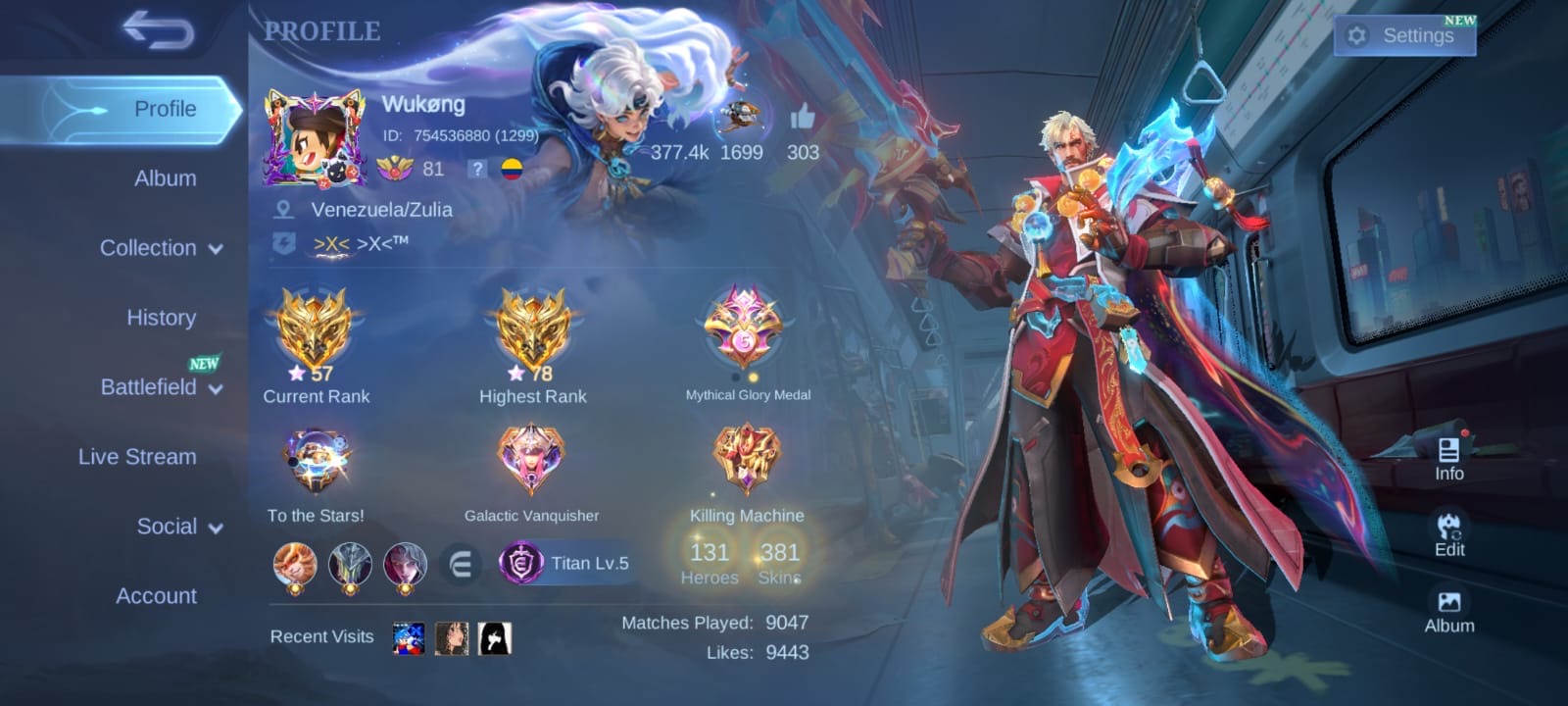This screenshot has width=1568, height=706.
Task: Go back using the return arrow
Action: click(158, 31)
